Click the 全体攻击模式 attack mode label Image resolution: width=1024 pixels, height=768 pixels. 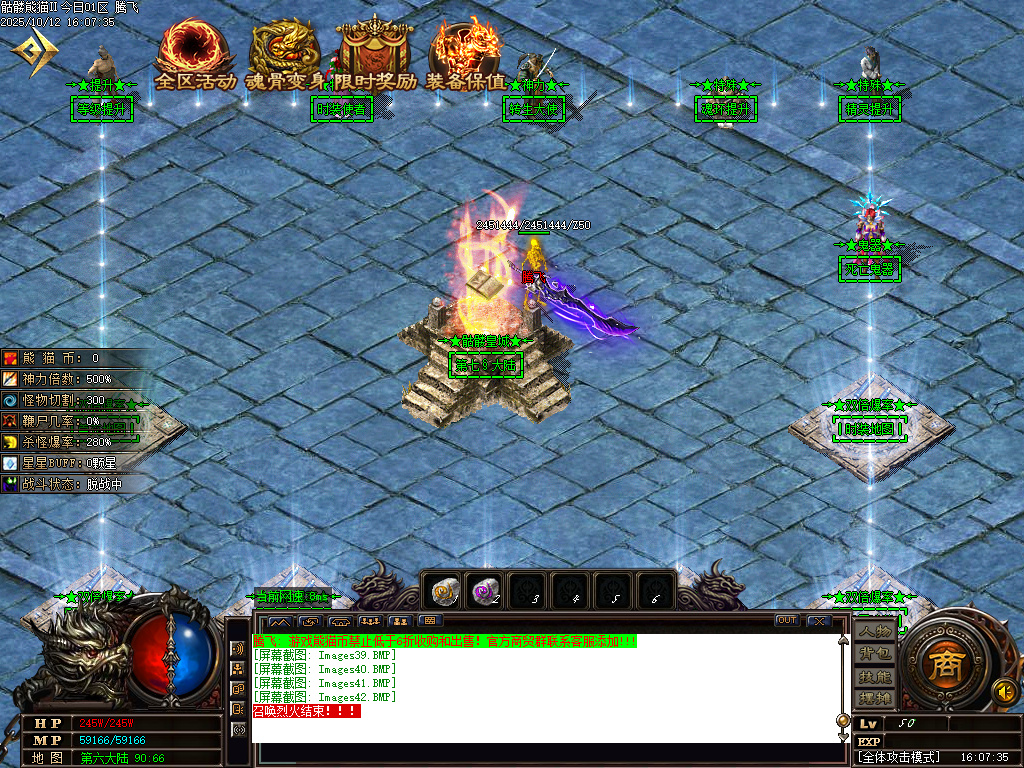coord(900,757)
